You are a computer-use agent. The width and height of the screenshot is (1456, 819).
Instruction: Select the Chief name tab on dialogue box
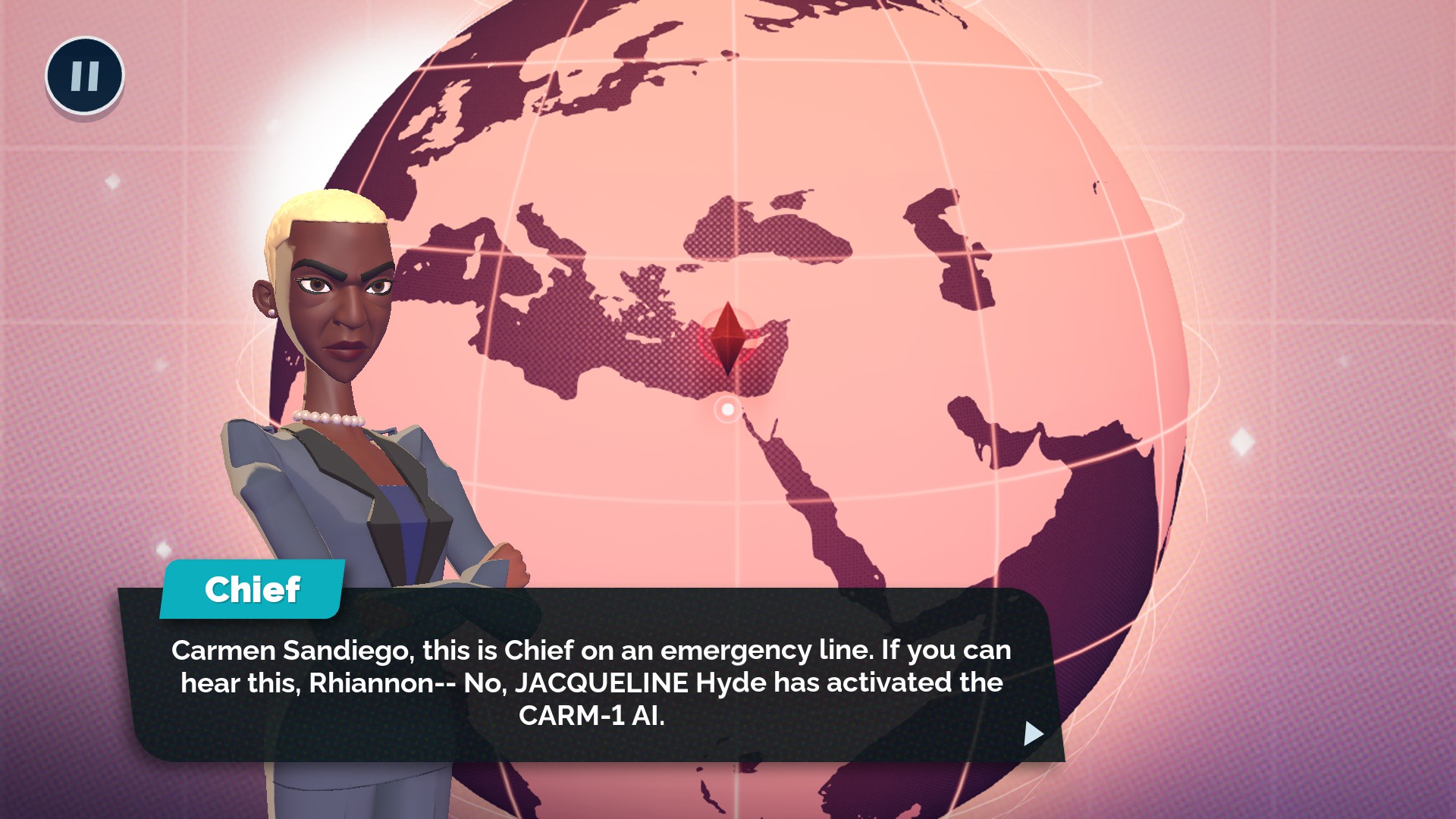click(x=253, y=590)
